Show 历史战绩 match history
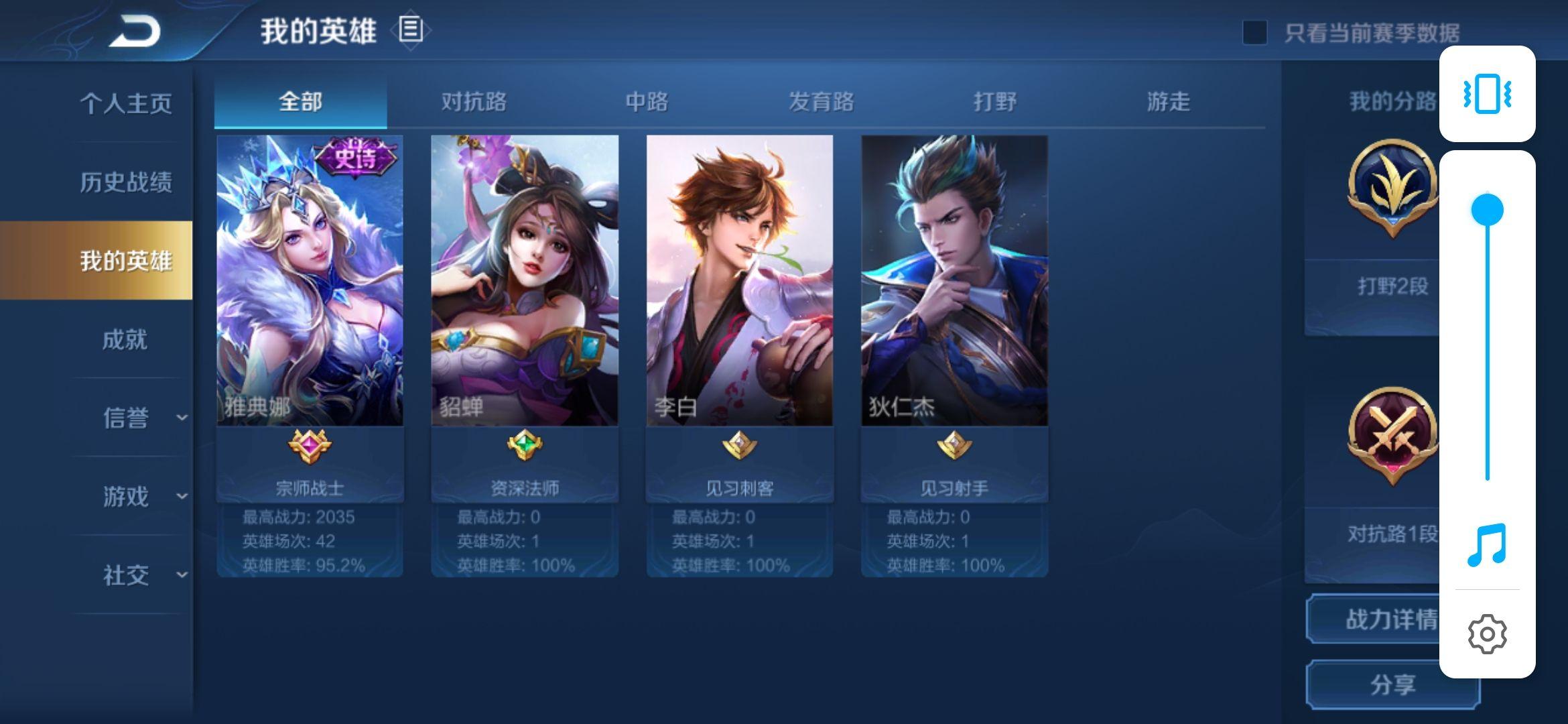 pos(126,182)
